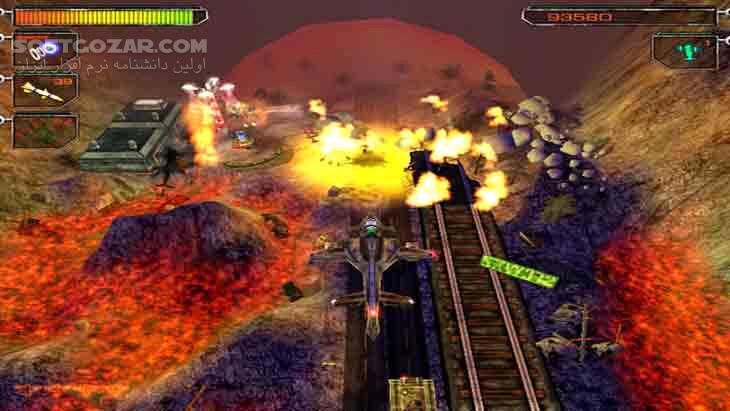The height and width of the screenshot is (411, 730).
Task: Click the green helicopter lives icon
Action: 685,50
